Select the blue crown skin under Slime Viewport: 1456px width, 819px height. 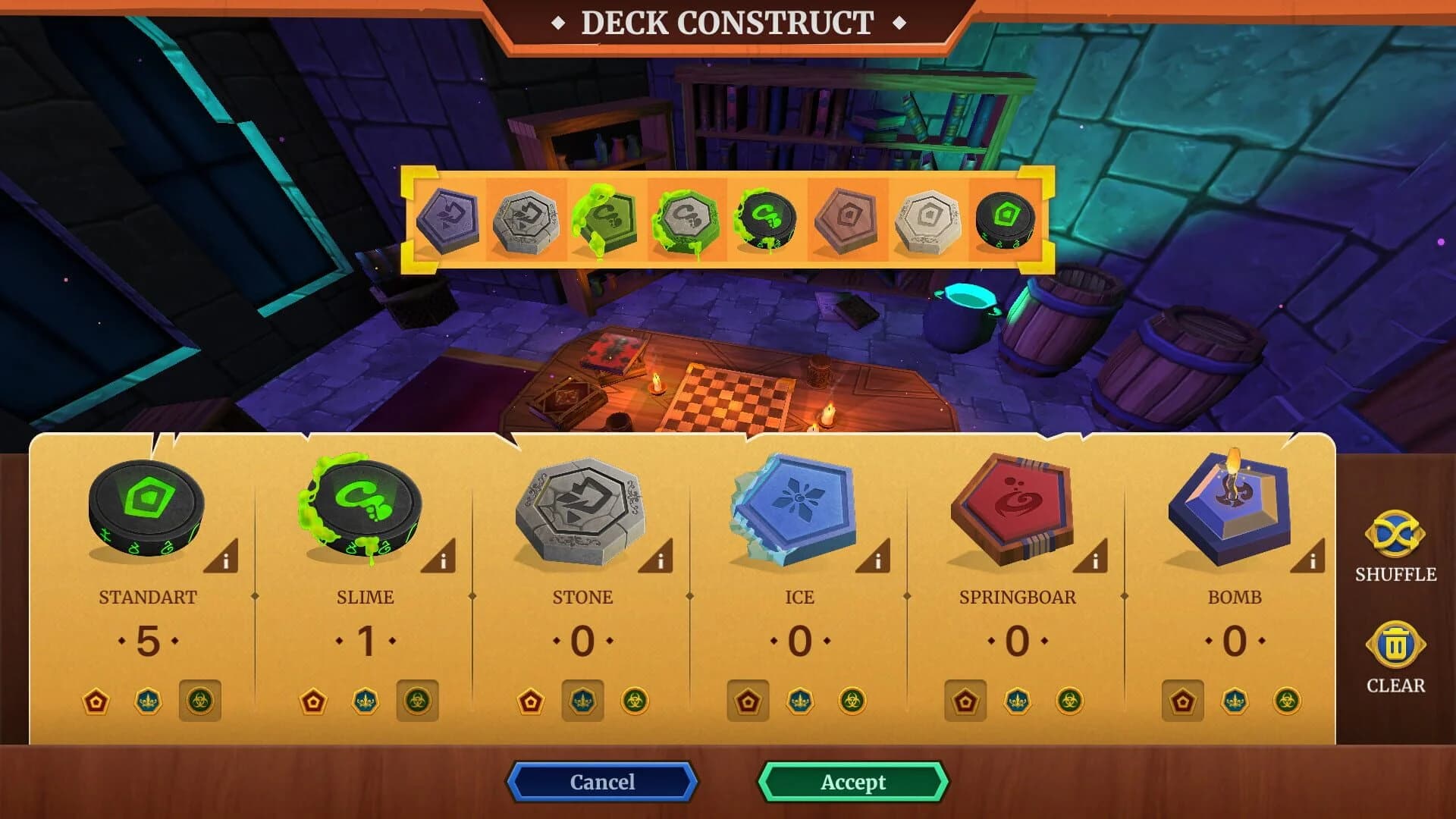(364, 701)
